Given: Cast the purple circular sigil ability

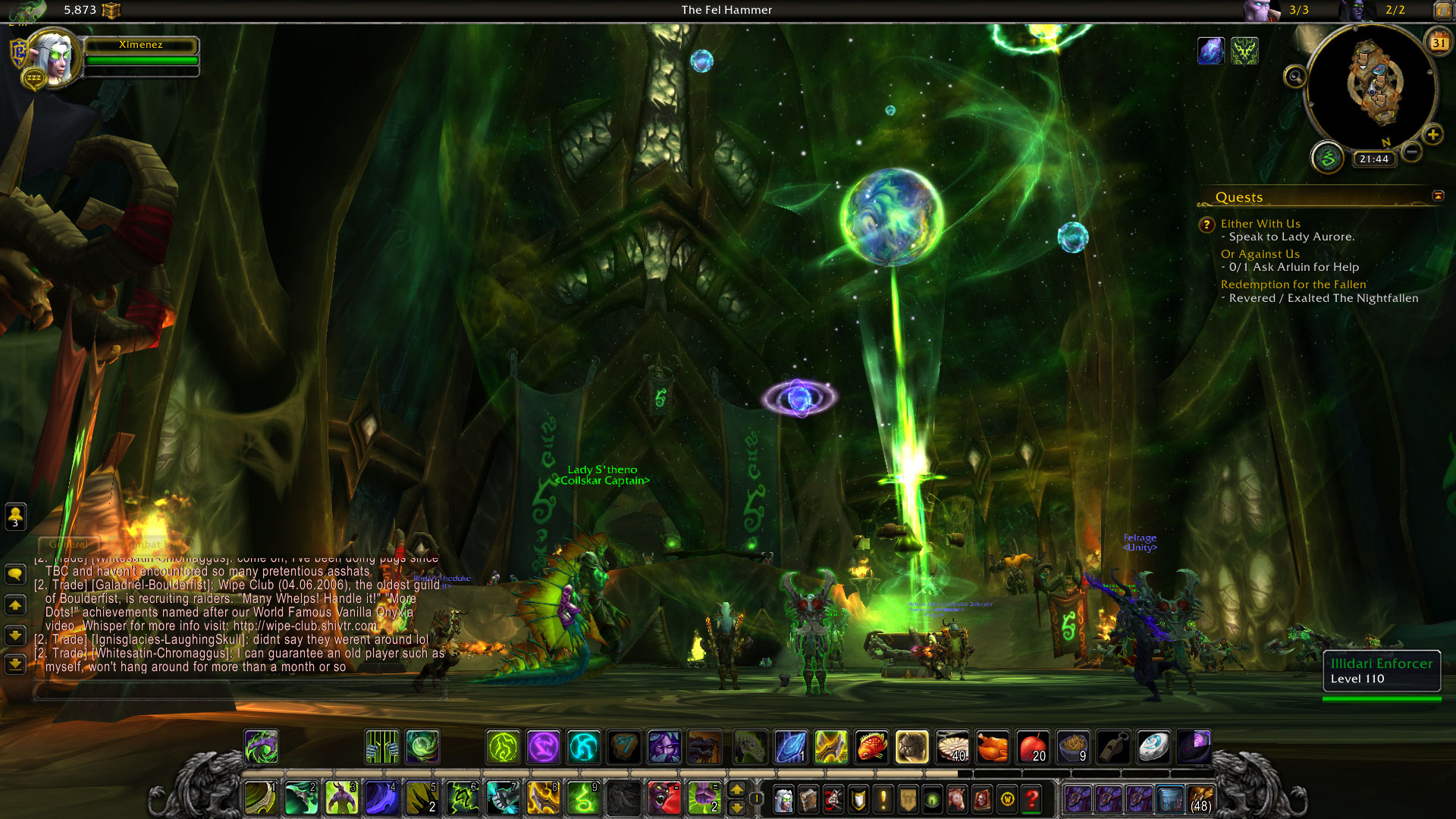Looking at the screenshot, I should pos(543,748).
